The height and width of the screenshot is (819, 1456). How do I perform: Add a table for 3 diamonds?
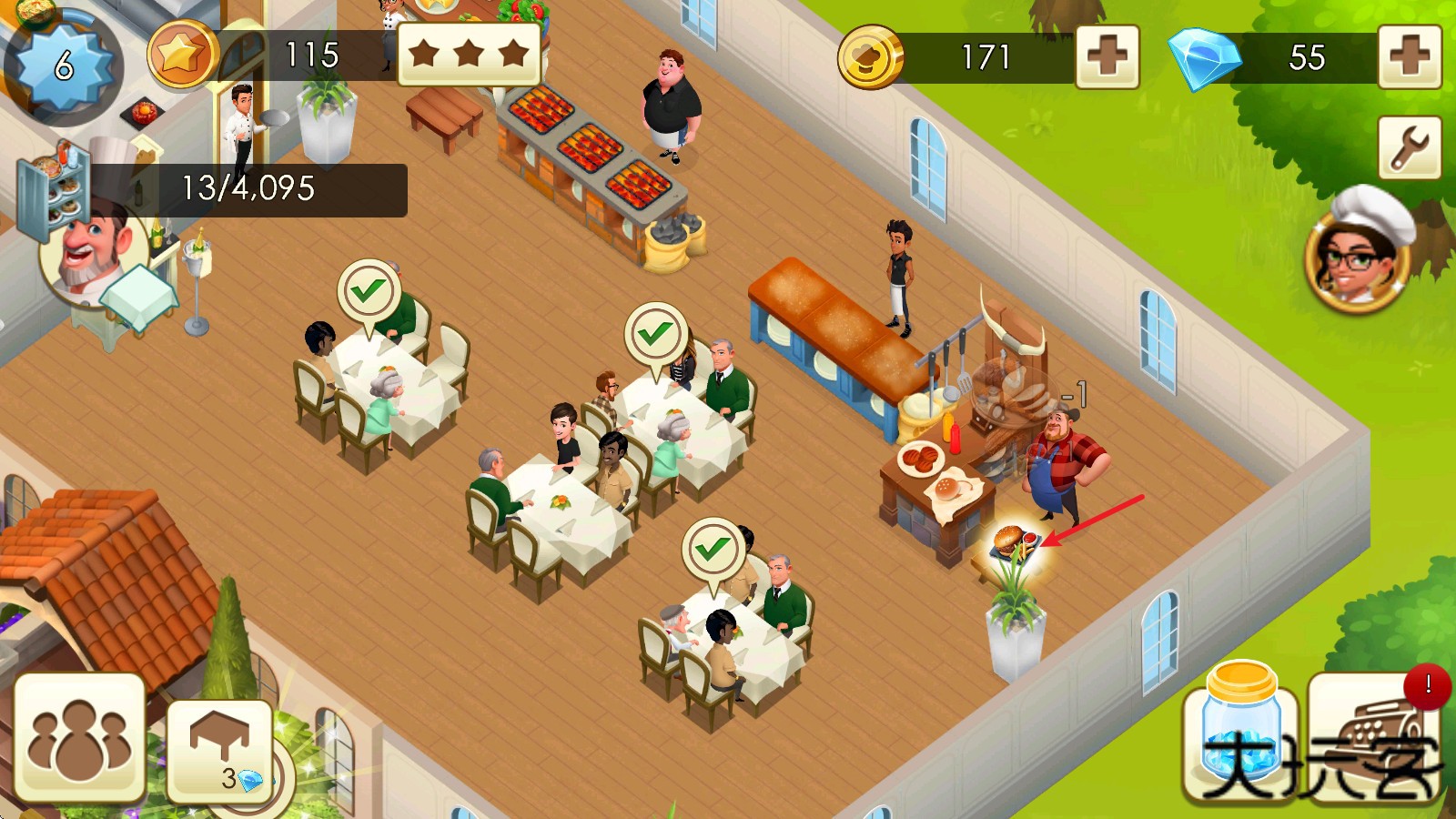coord(220,751)
